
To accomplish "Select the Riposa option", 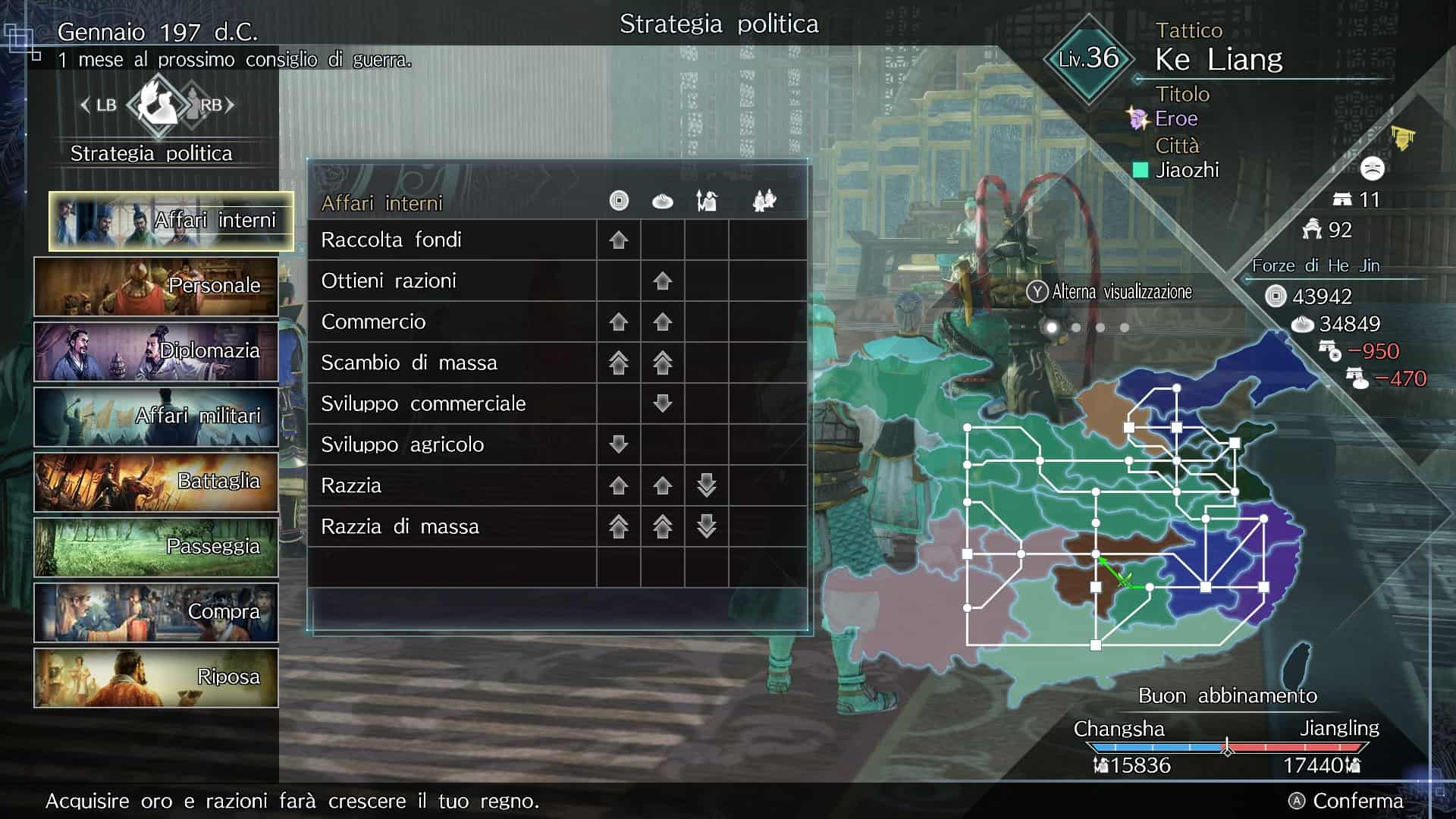I will (156, 678).
